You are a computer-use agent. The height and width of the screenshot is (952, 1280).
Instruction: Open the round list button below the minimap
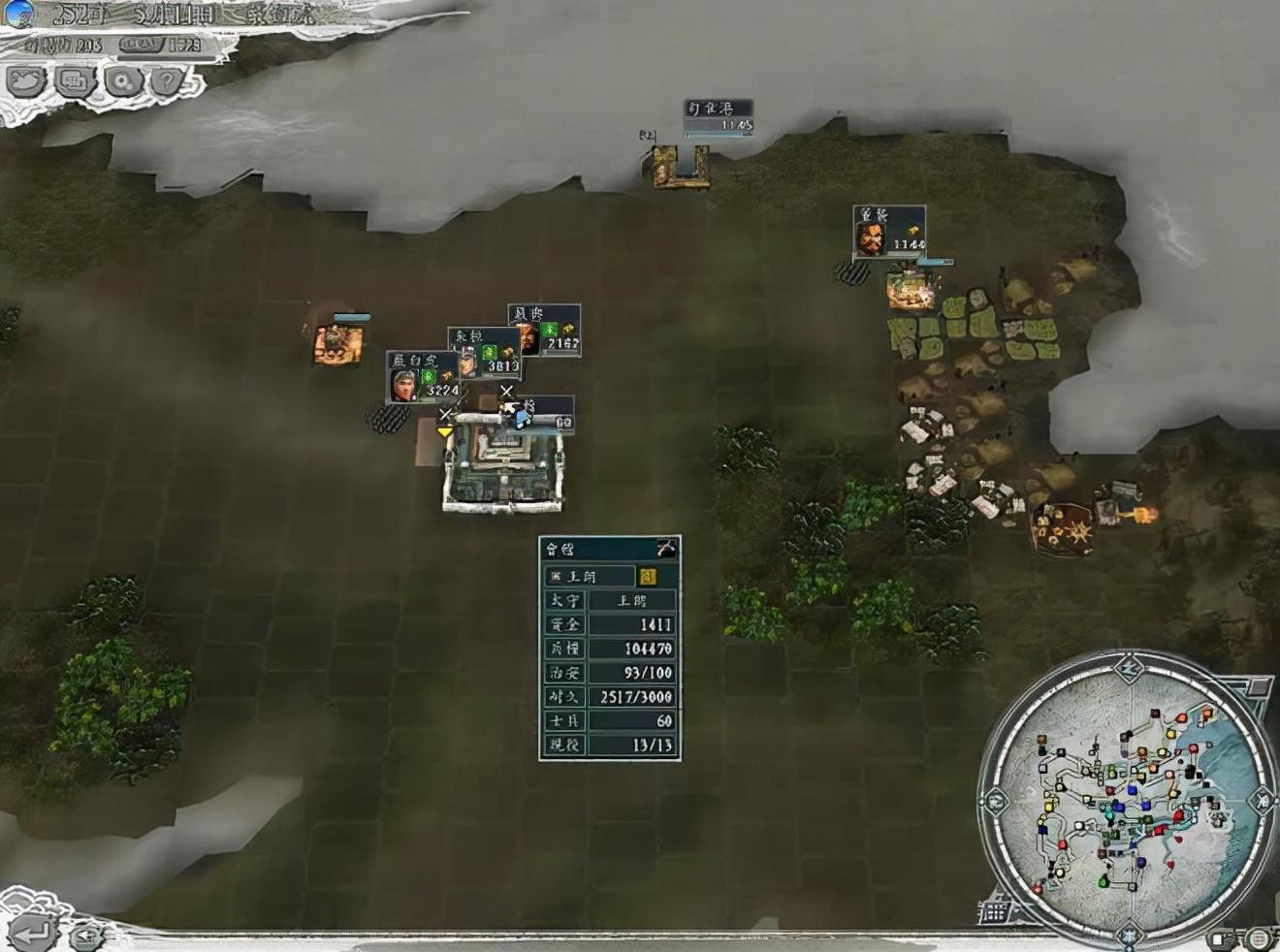[x=1256, y=937]
